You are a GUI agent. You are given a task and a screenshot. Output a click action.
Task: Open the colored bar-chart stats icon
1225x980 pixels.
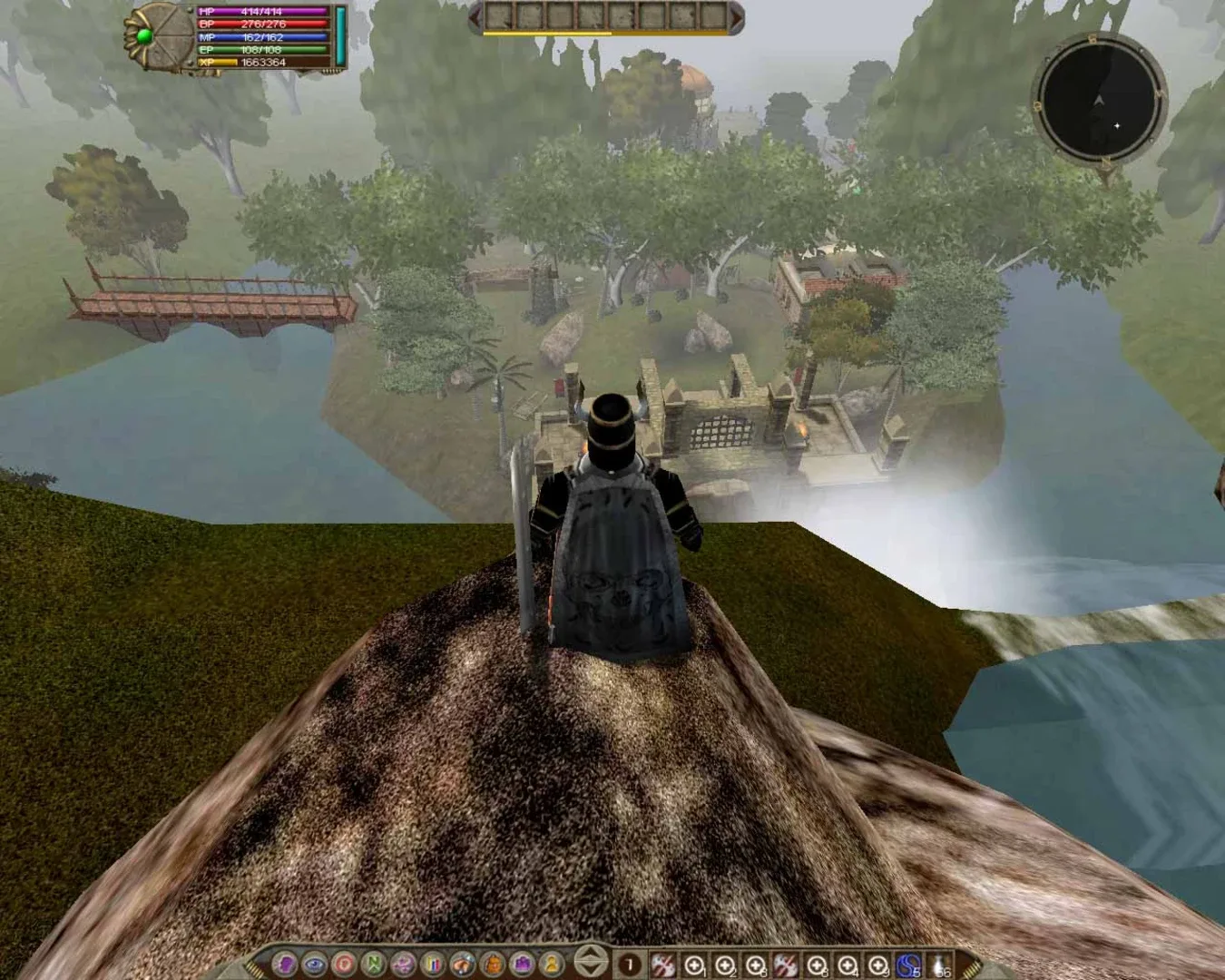434,965
